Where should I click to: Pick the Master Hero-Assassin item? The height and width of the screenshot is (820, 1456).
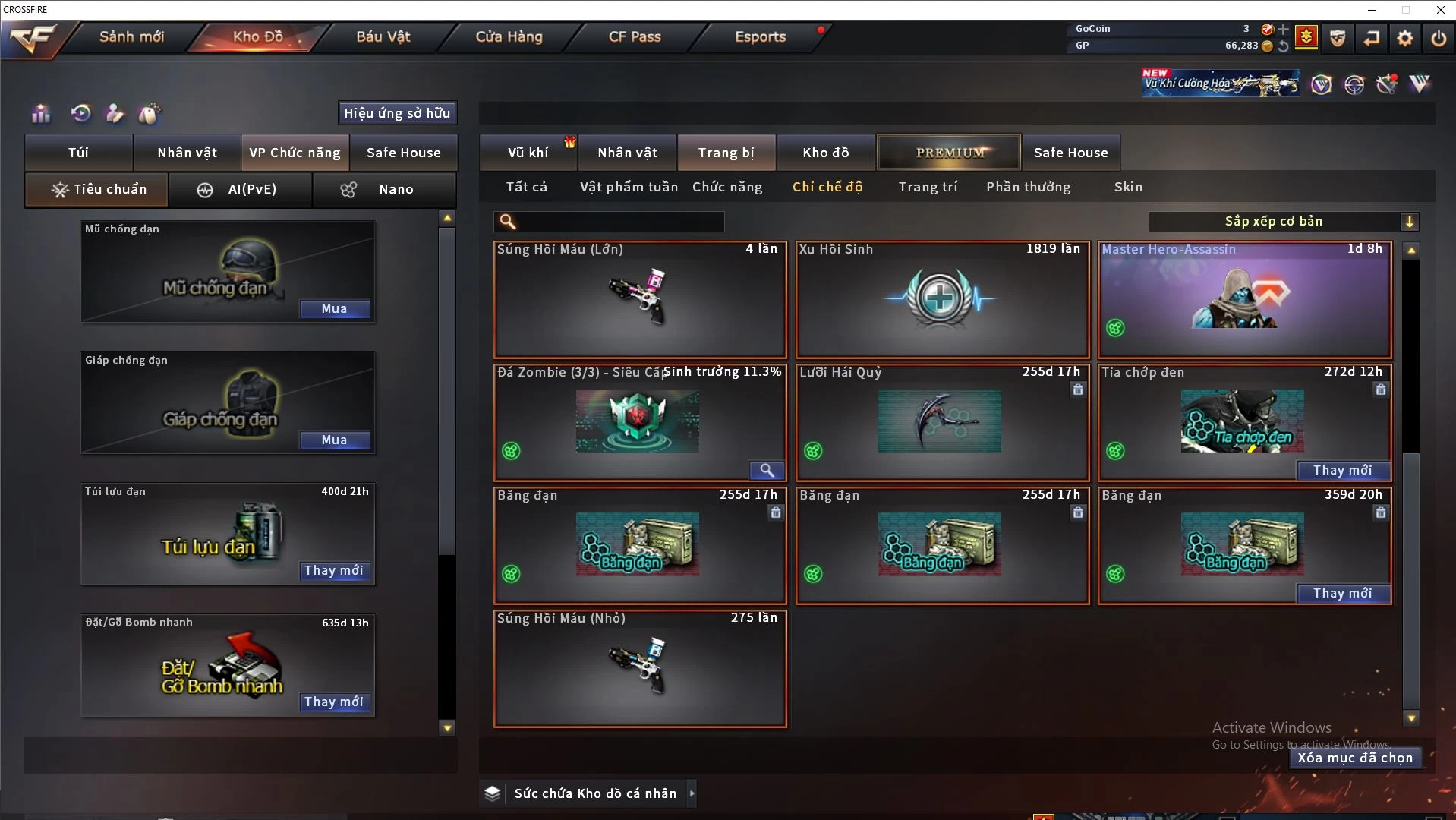click(x=1245, y=300)
